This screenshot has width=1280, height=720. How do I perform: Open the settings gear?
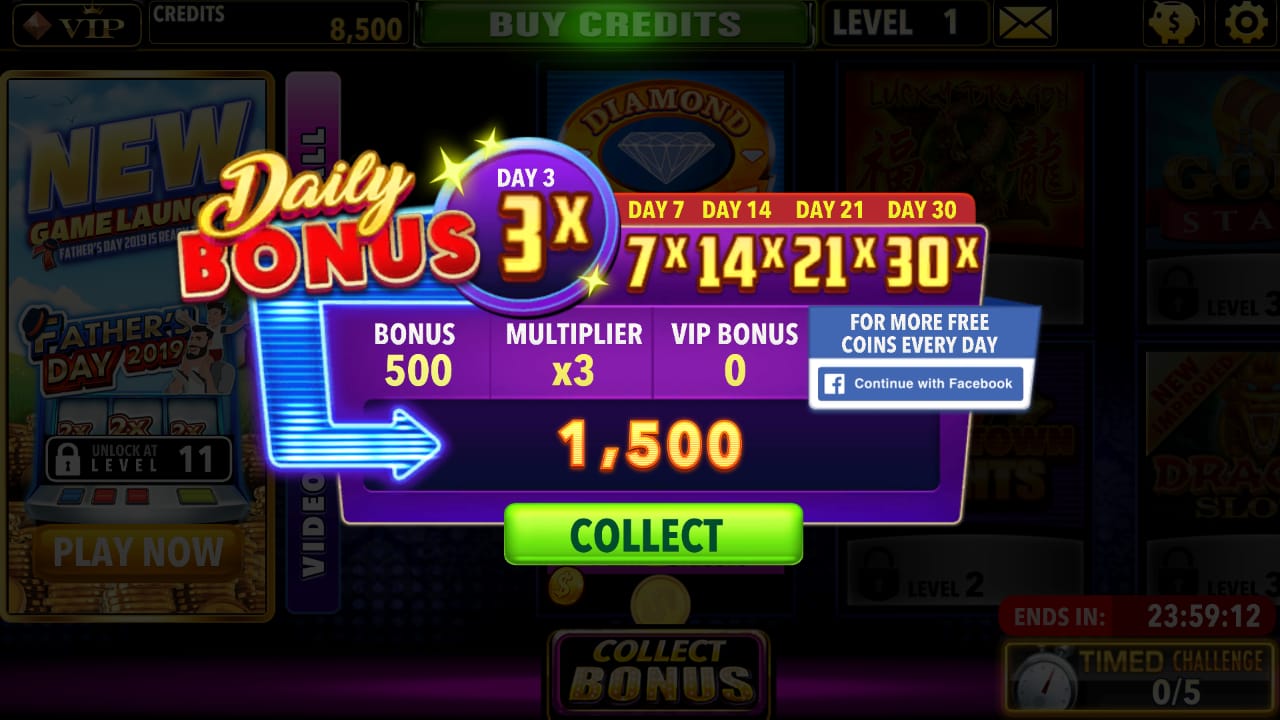tap(1245, 24)
